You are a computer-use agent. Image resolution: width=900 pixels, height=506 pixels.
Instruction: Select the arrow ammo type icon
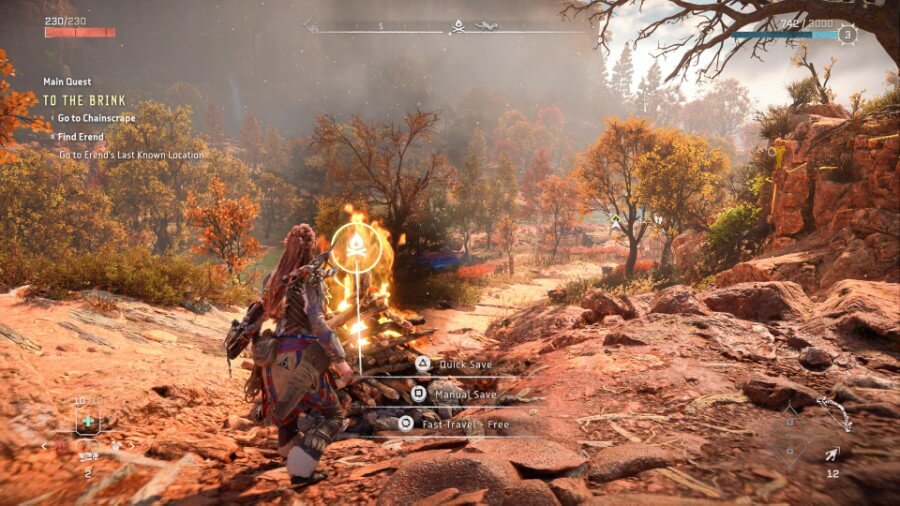[832, 455]
